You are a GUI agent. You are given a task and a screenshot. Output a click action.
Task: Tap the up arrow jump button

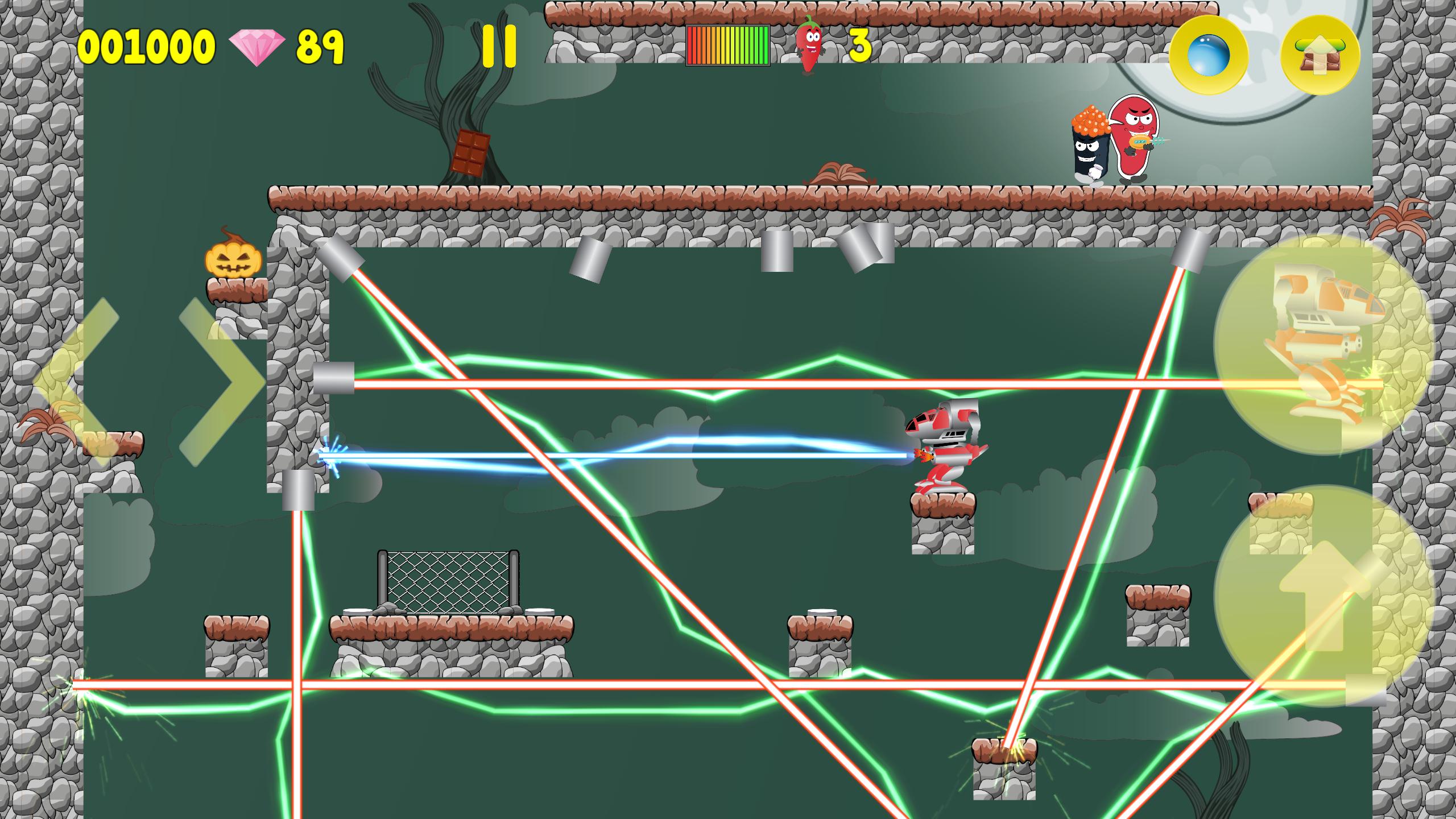(x=1323, y=595)
